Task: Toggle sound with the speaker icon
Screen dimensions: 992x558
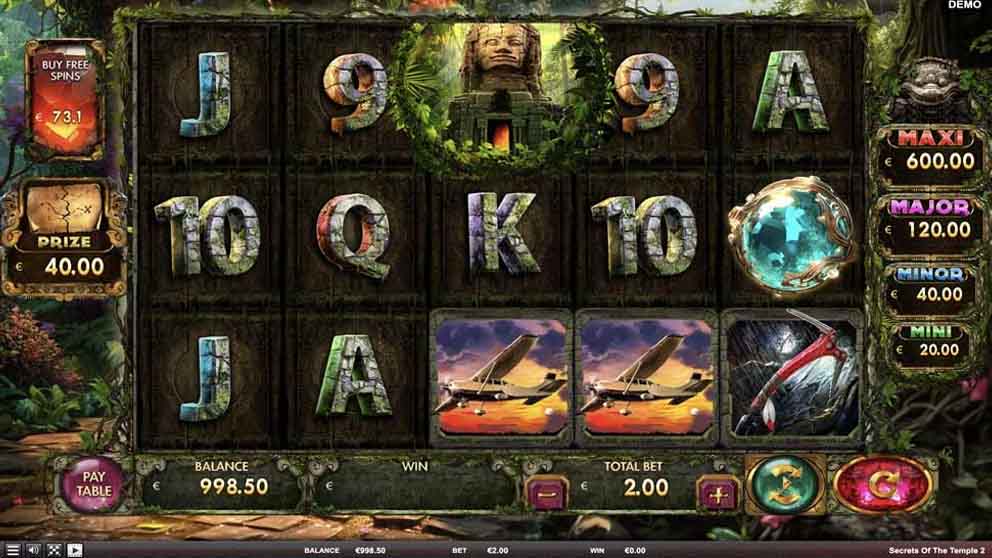Action: pyautogui.click(x=33, y=550)
